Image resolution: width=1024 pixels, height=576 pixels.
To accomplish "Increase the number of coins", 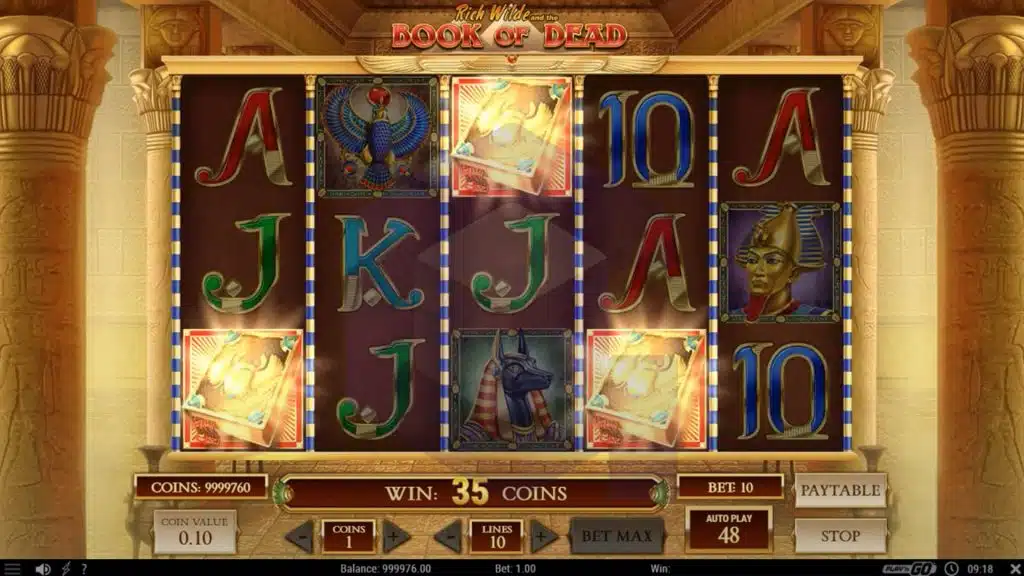I will pos(396,536).
